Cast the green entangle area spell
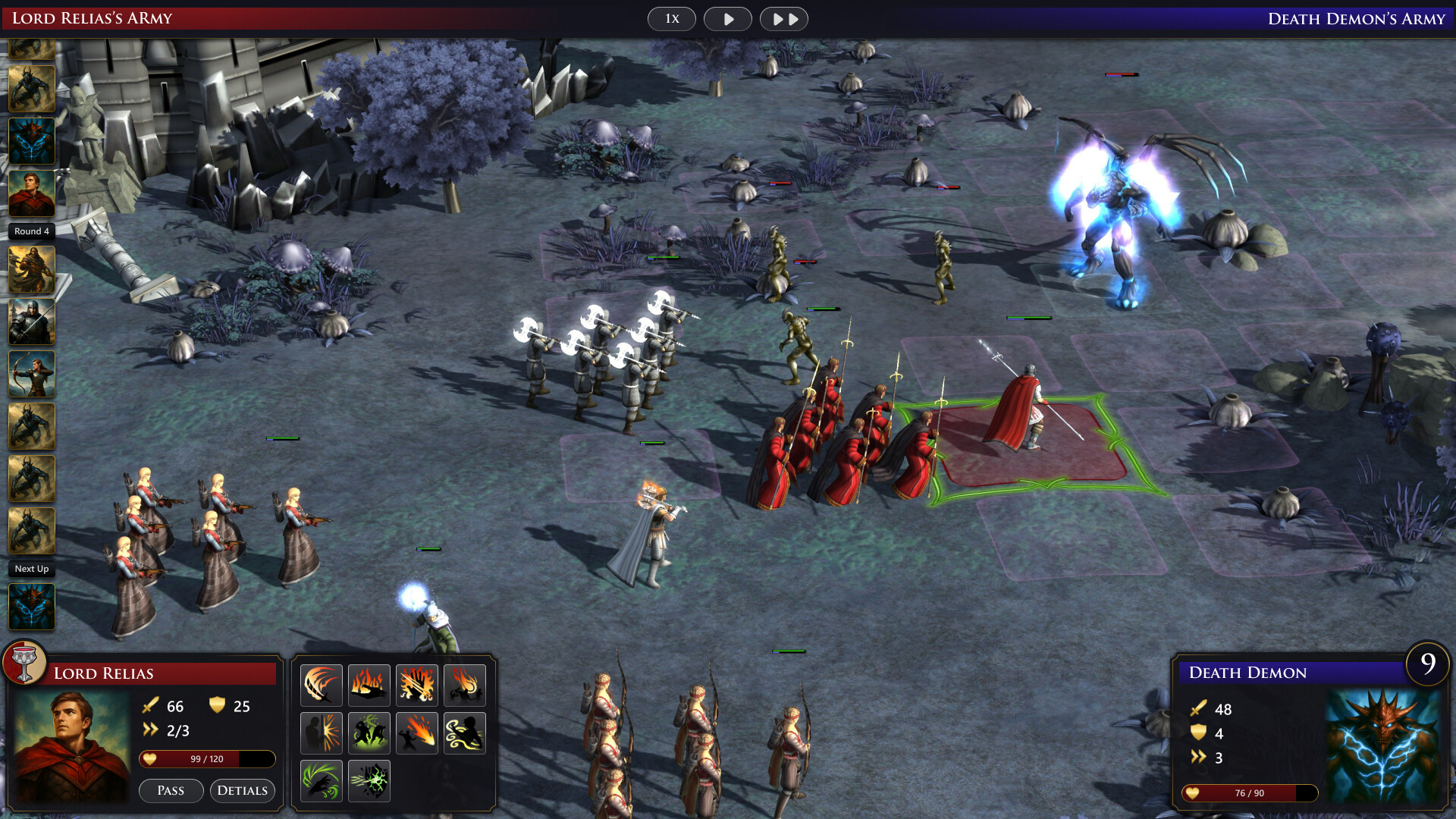 [x=369, y=733]
